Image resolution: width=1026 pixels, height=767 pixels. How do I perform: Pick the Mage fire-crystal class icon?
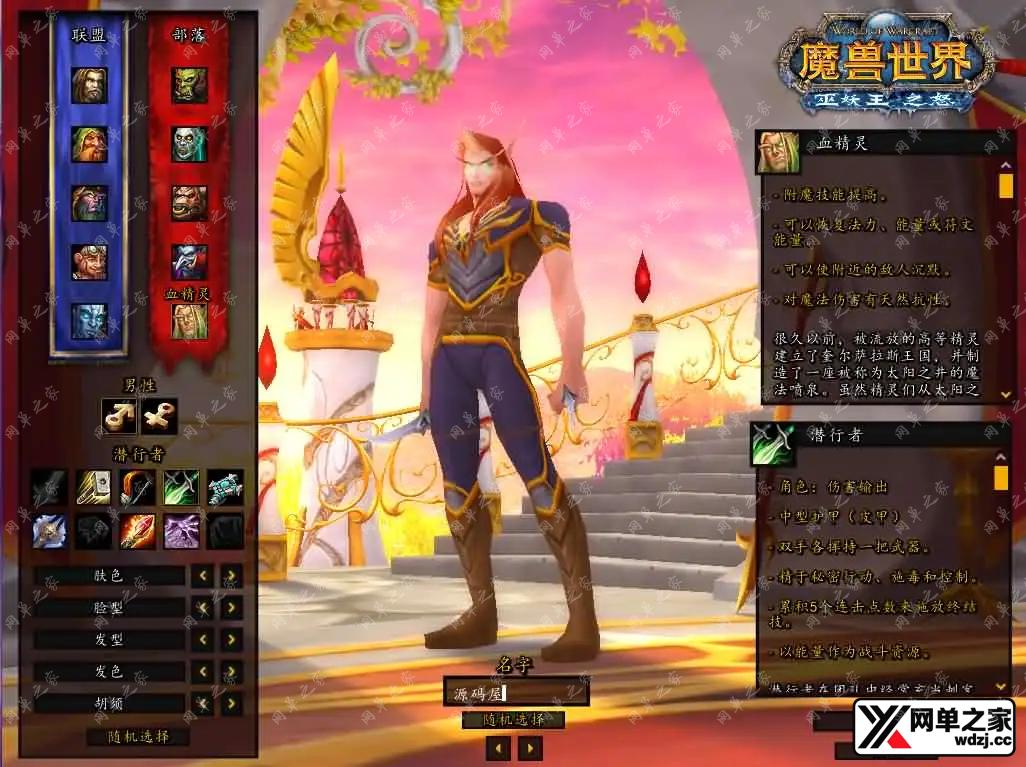pyautogui.click(x=137, y=531)
